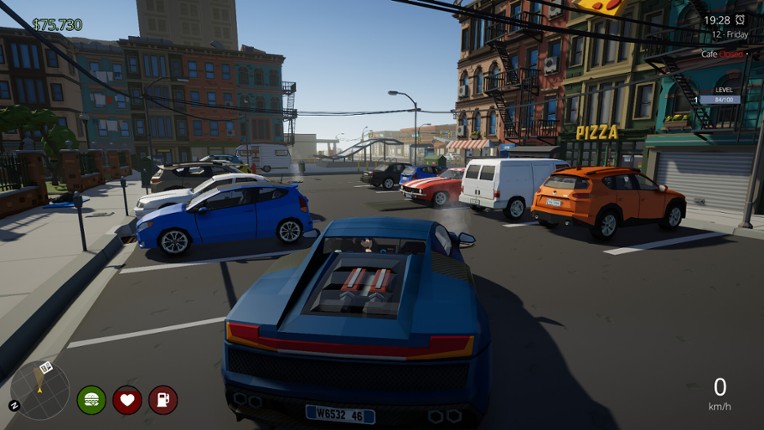Toggle the Cafe Closed status label
The image size is (764, 430).
tap(722, 54)
